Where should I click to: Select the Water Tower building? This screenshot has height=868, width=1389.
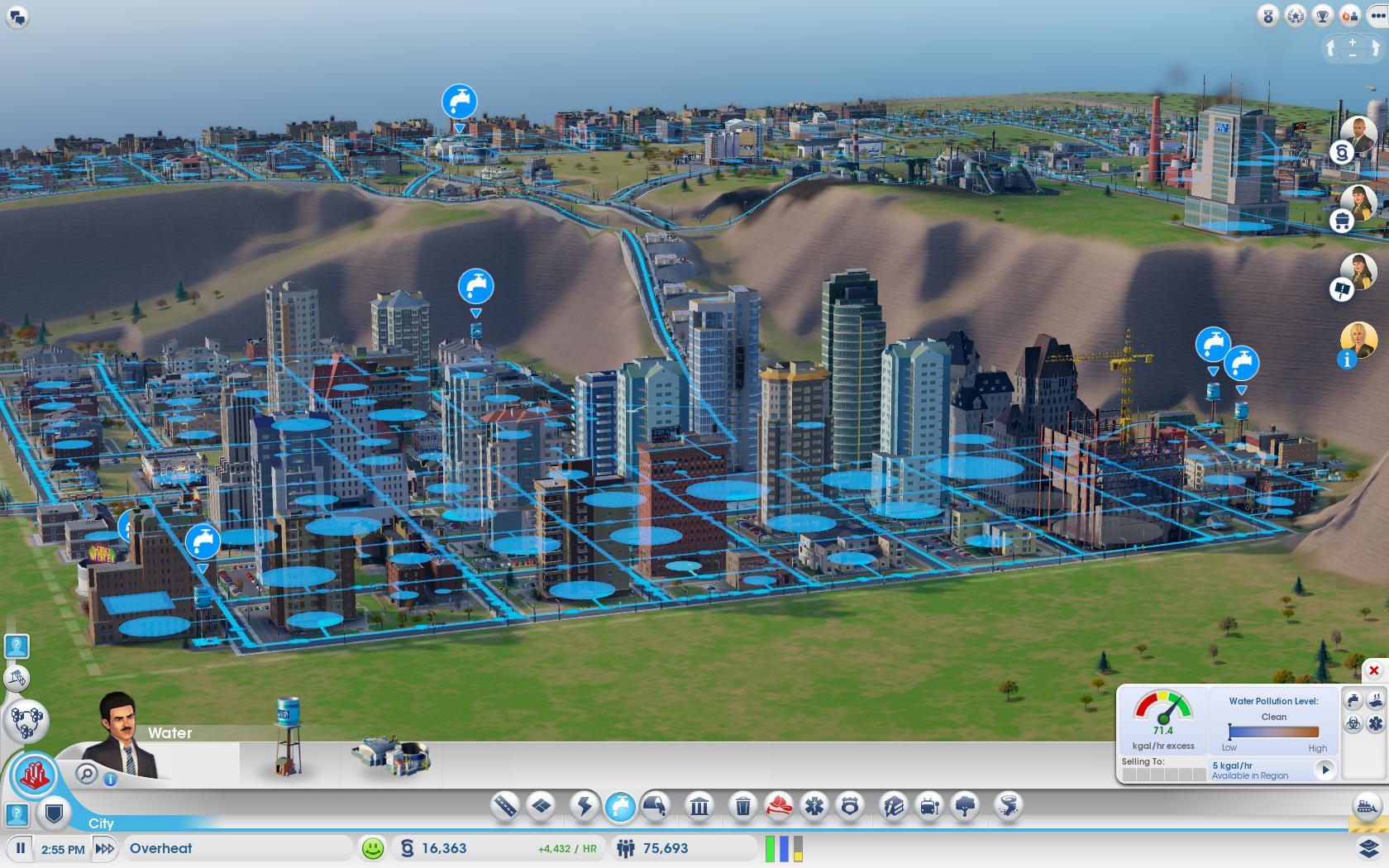[288, 736]
